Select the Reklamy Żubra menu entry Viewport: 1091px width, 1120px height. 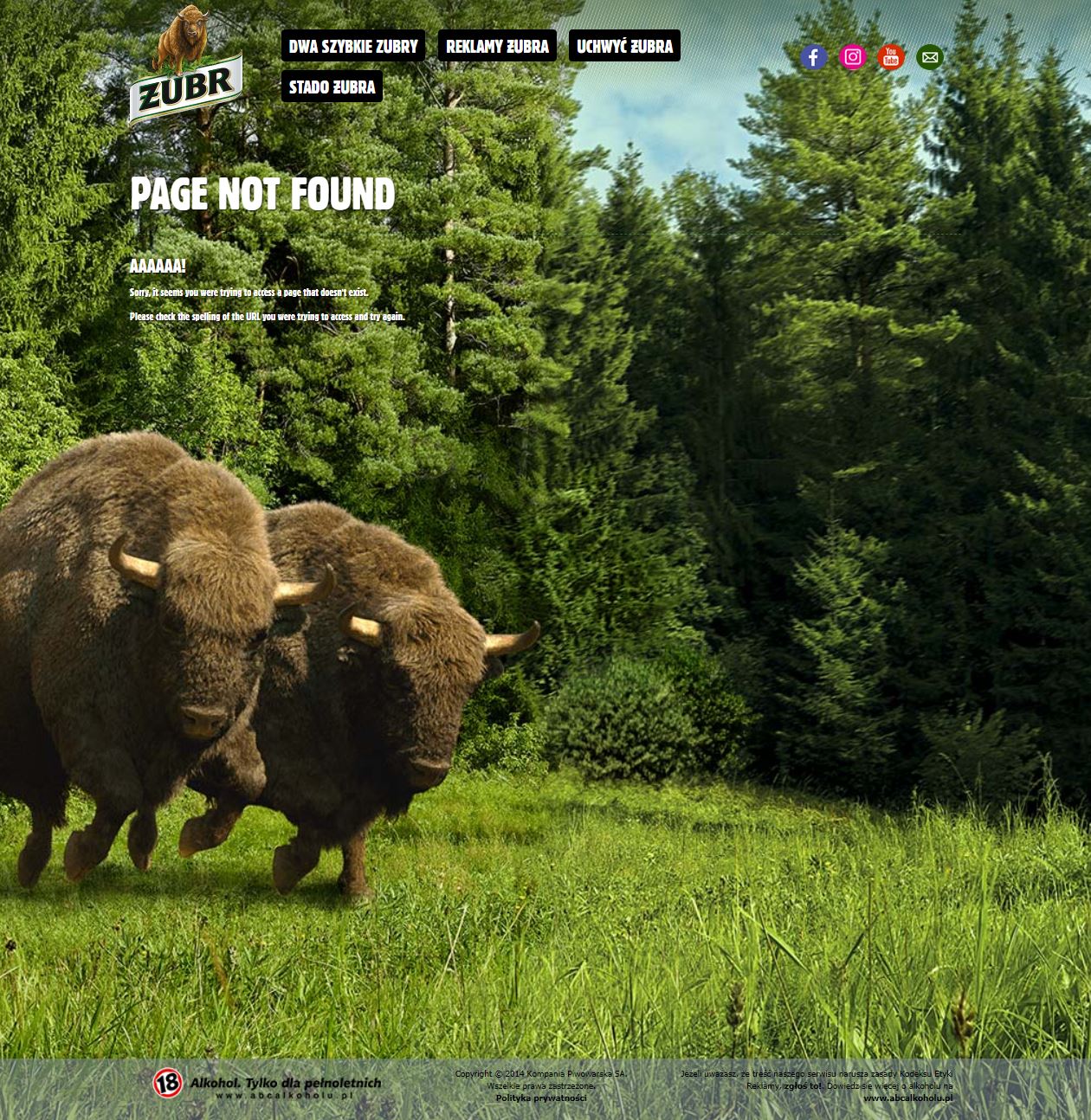point(497,47)
